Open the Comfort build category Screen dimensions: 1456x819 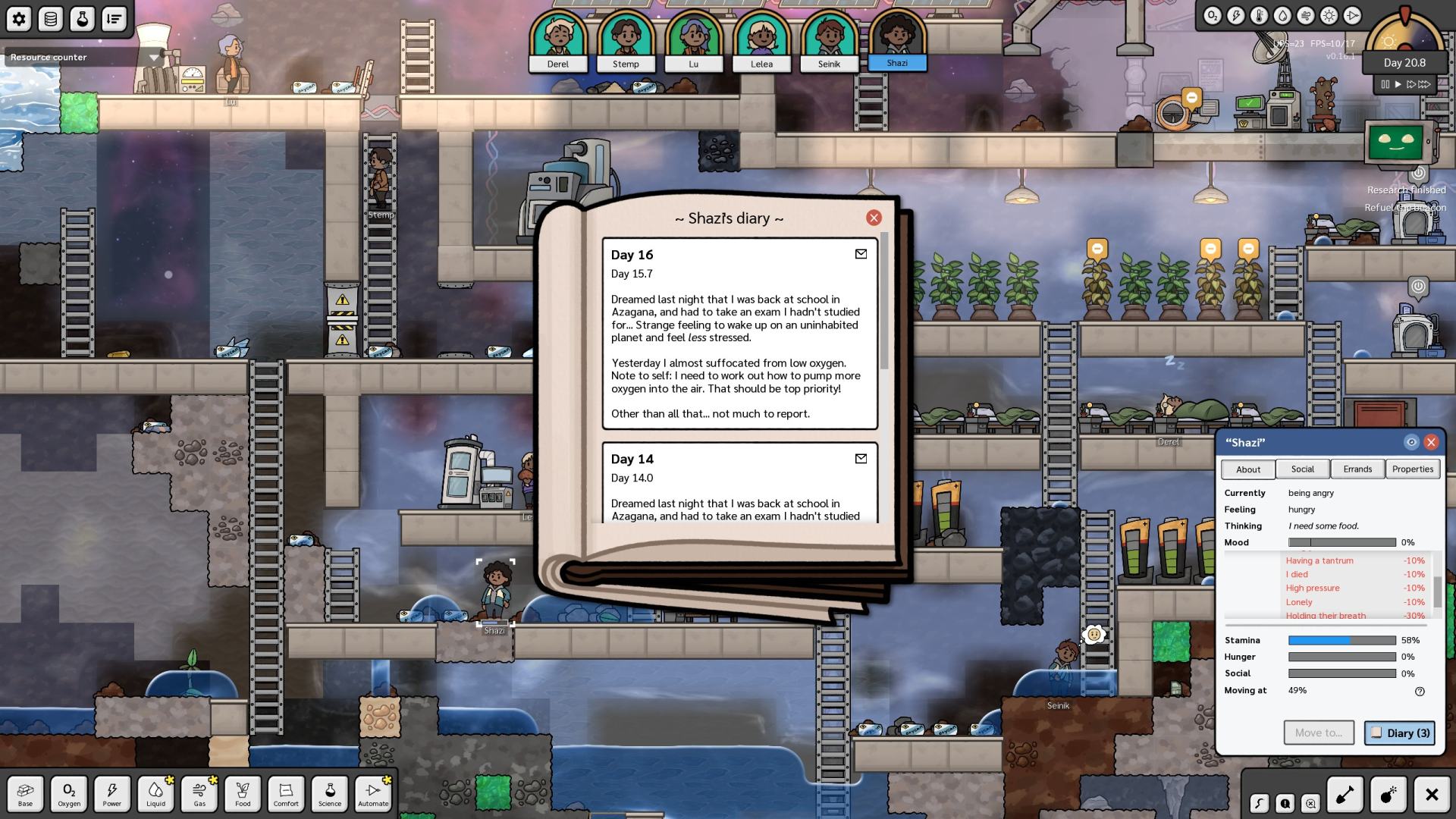pyautogui.click(x=286, y=794)
